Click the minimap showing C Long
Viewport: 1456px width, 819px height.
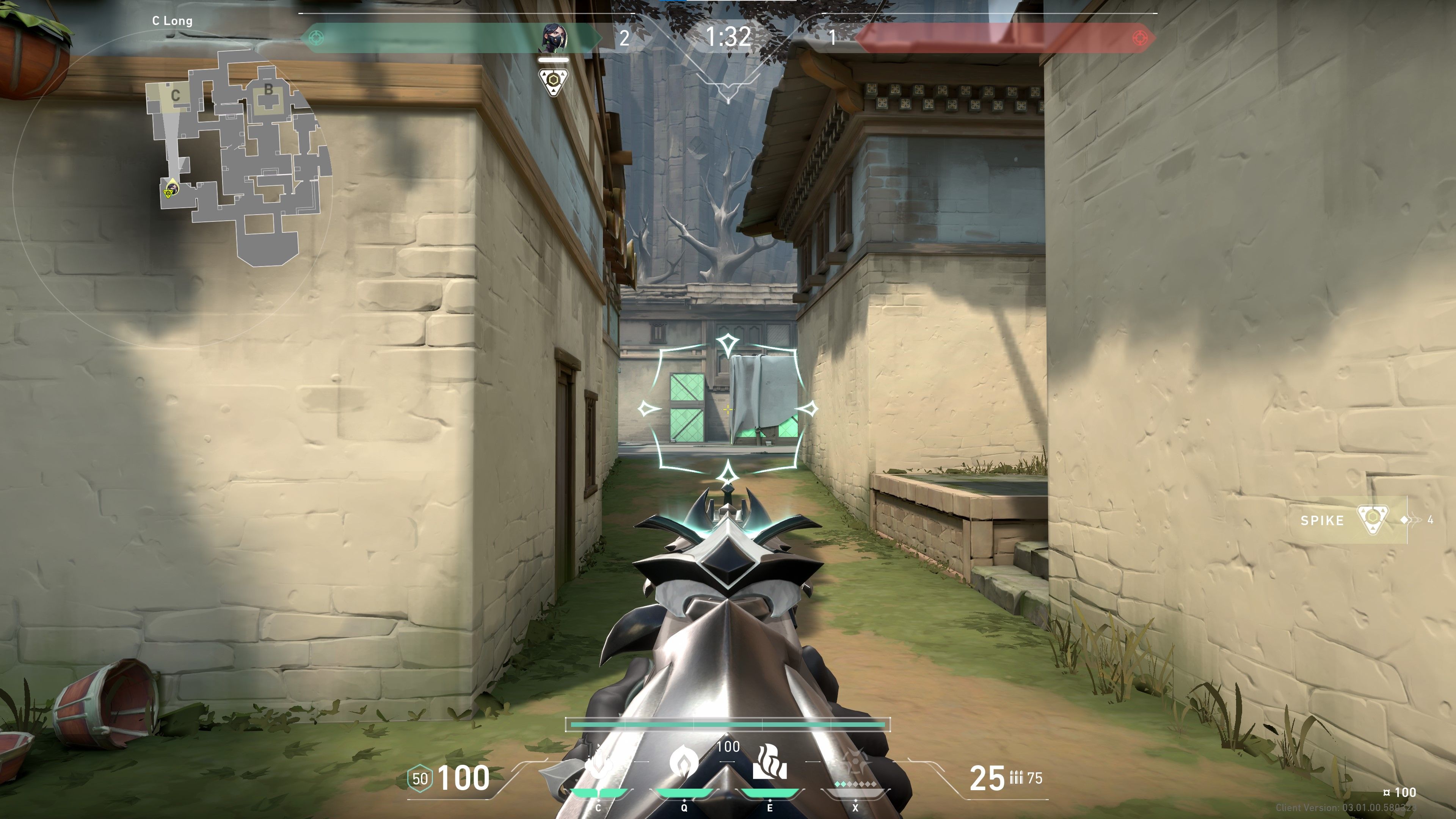tap(237, 158)
